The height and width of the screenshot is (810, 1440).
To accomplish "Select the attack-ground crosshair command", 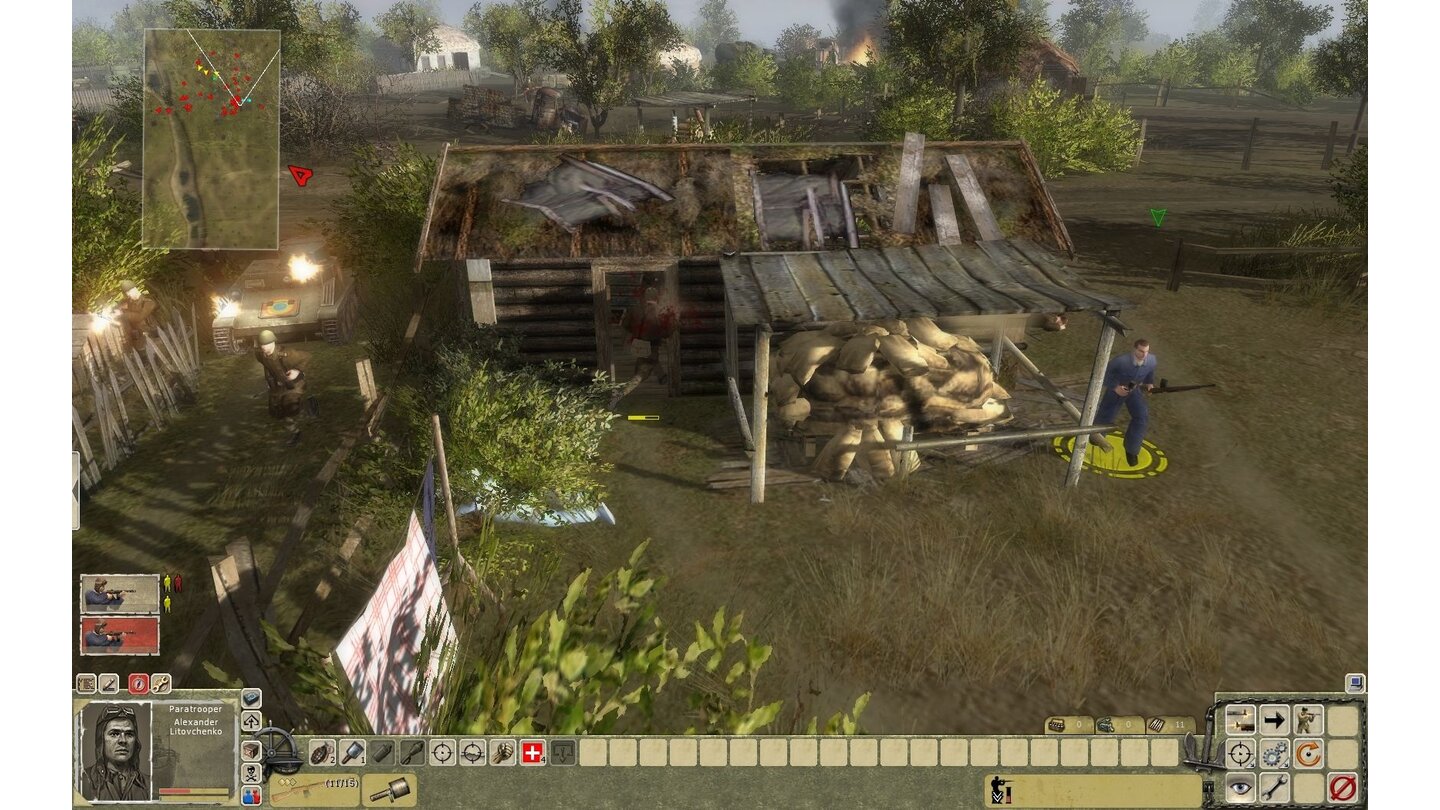I will click(x=1240, y=753).
